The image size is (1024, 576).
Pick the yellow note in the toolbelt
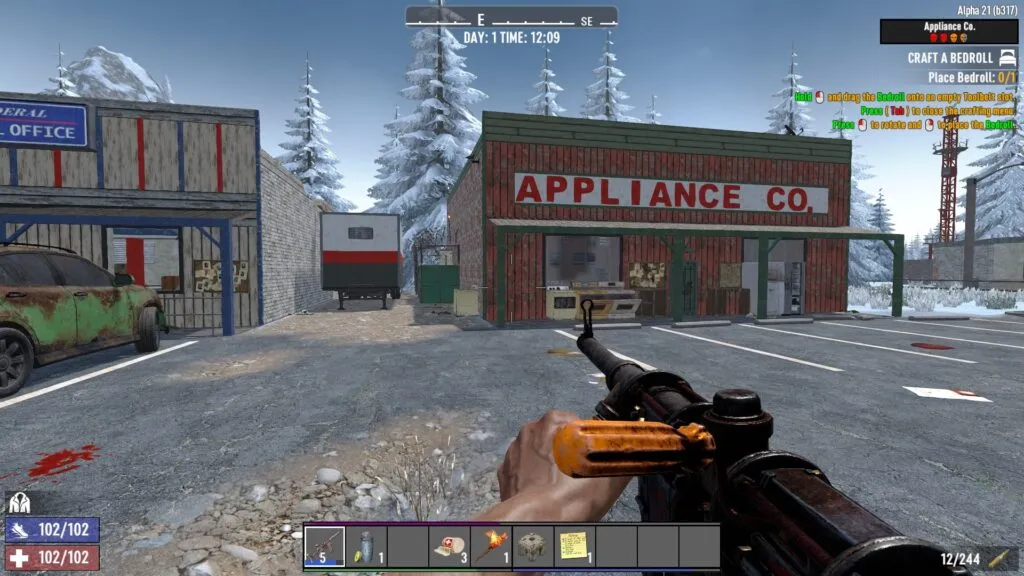click(574, 546)
